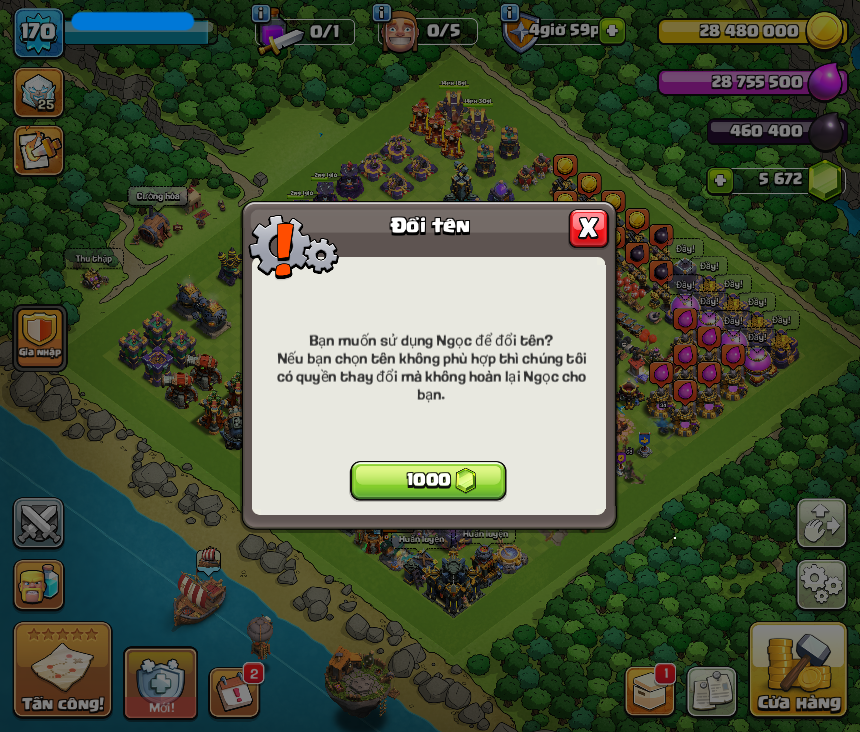The height and width of the screenshot is (732, 860).
Task: Tap the Tấn công! attack button
Action: point(63,670)
